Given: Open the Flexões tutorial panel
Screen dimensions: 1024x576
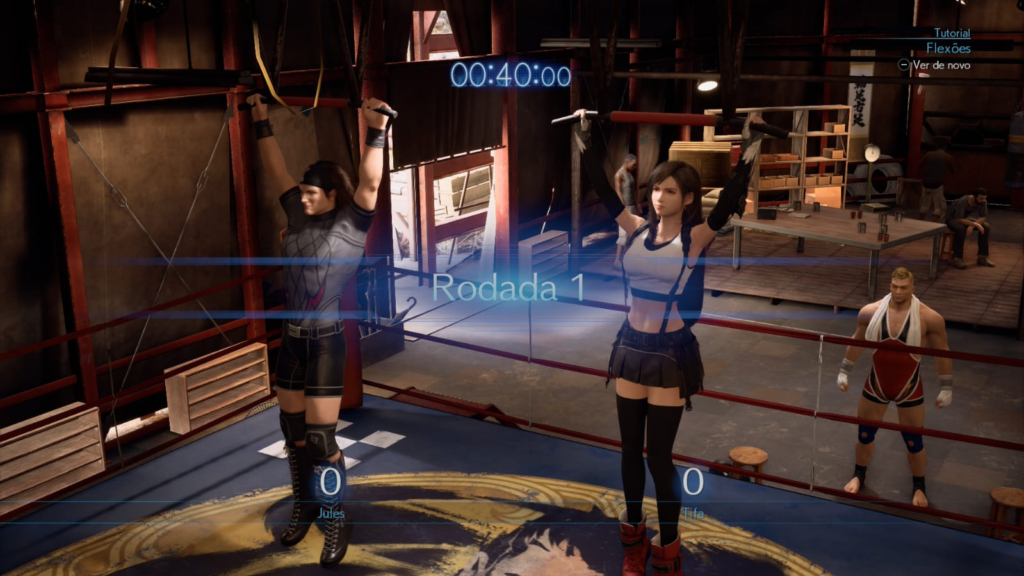Looking at the screenshot, I should 948,47.
